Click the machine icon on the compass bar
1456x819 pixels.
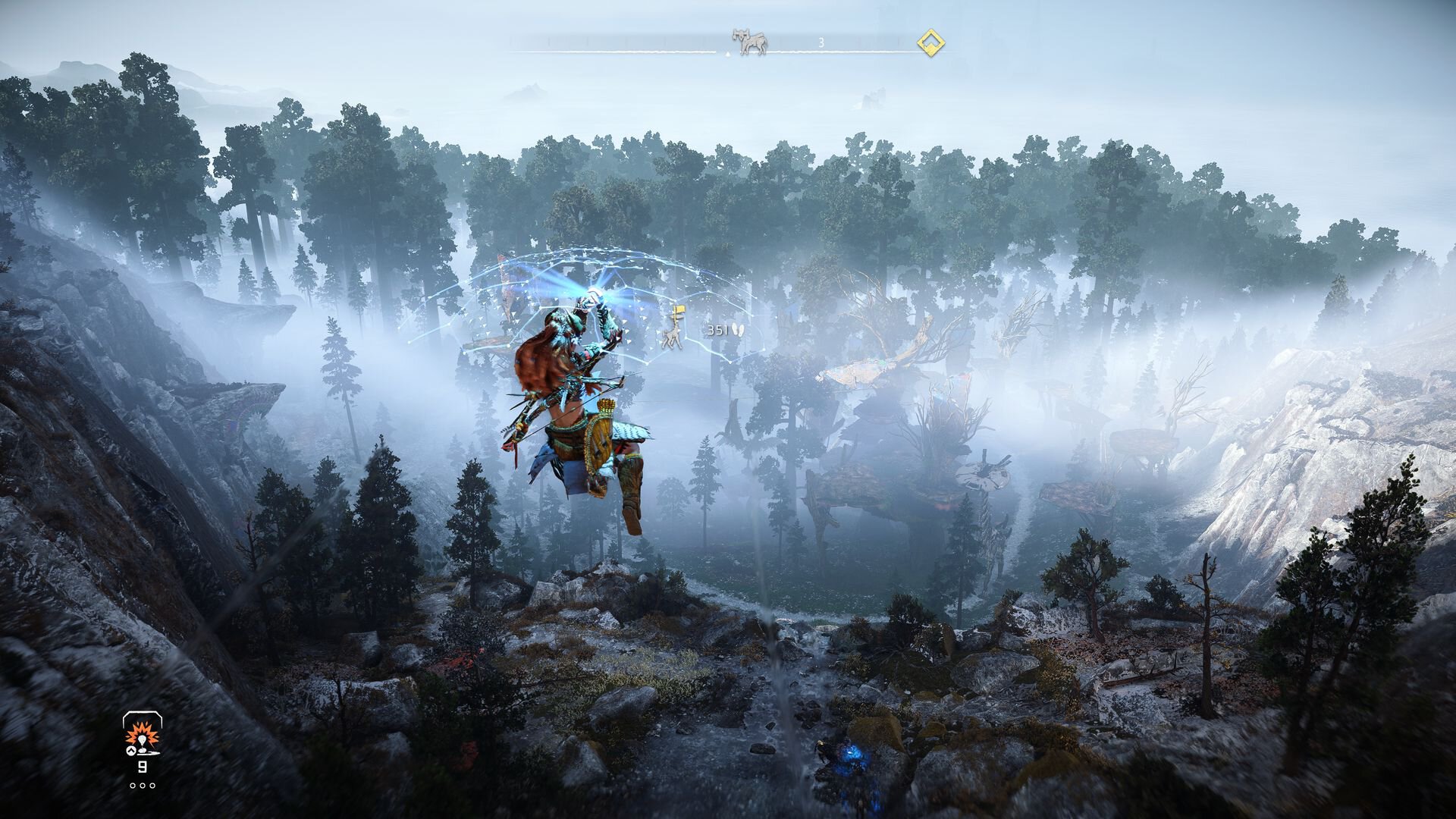tap(750, 42)
